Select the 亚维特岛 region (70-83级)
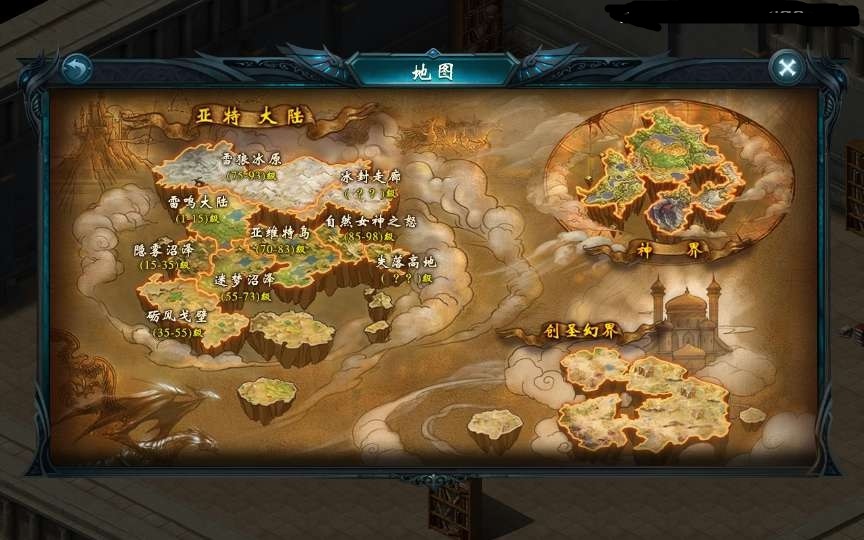 coord(279,238)
